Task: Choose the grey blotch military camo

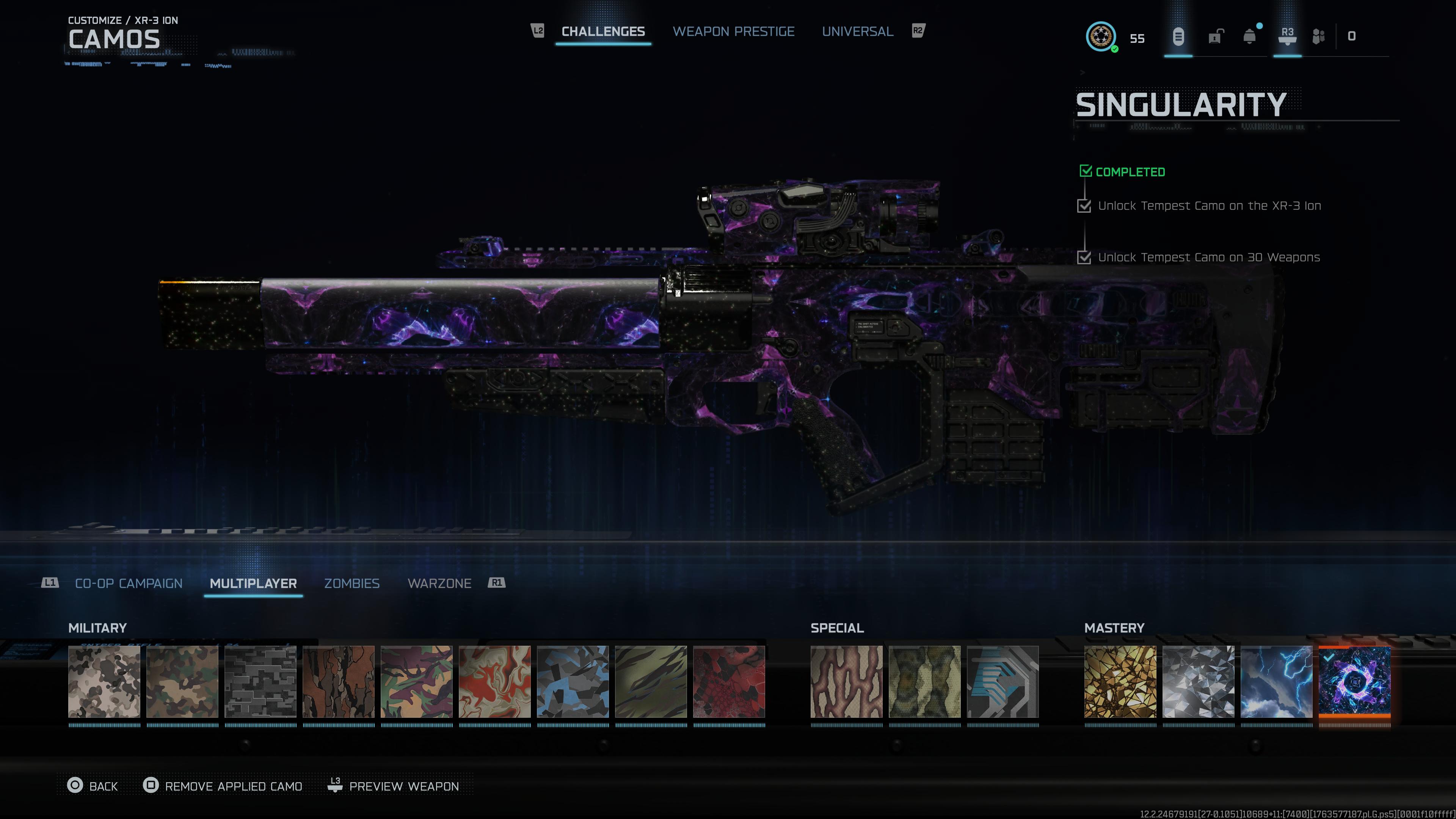Action: coord(104,682)
